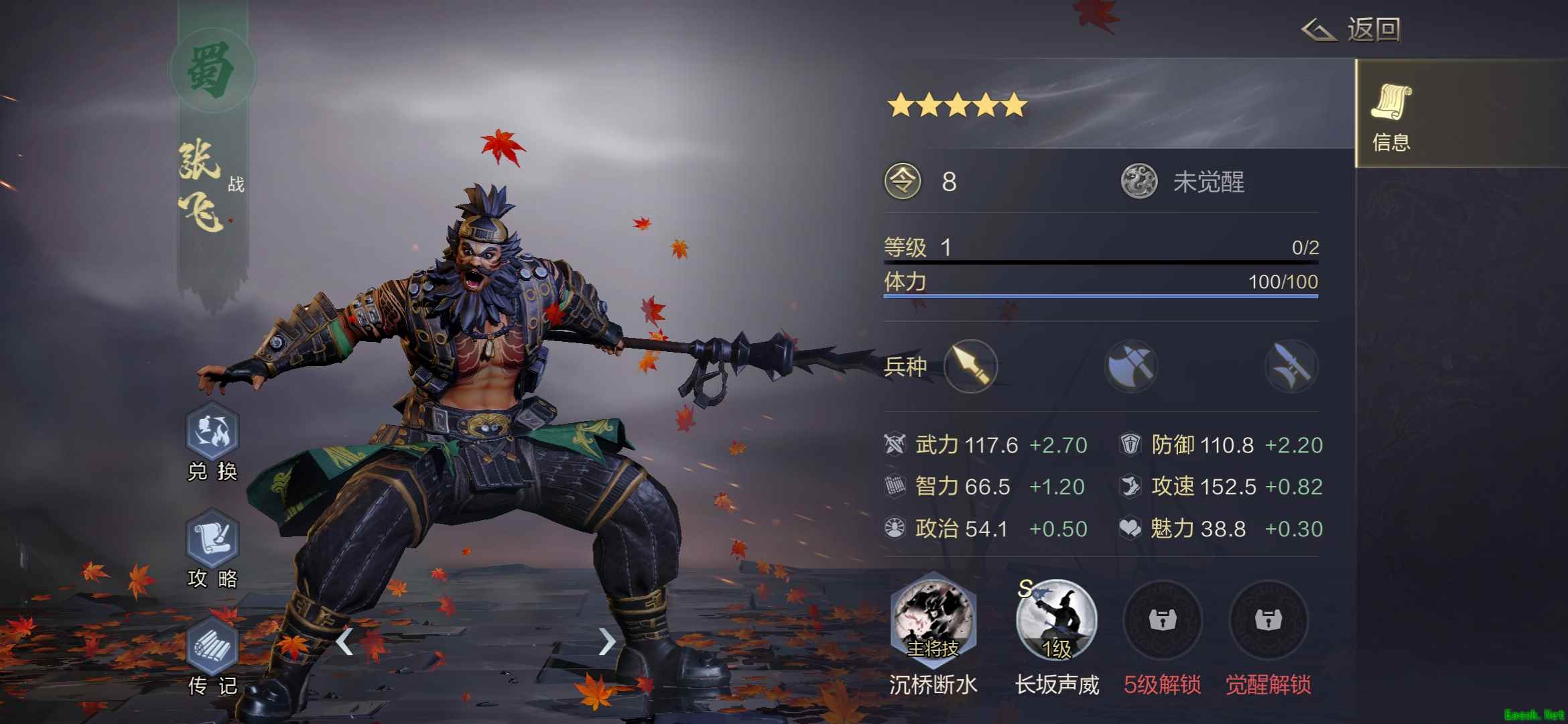Select the spear troop type icon
Viewport: 1568px width, 724px height.
pos(970,366)
